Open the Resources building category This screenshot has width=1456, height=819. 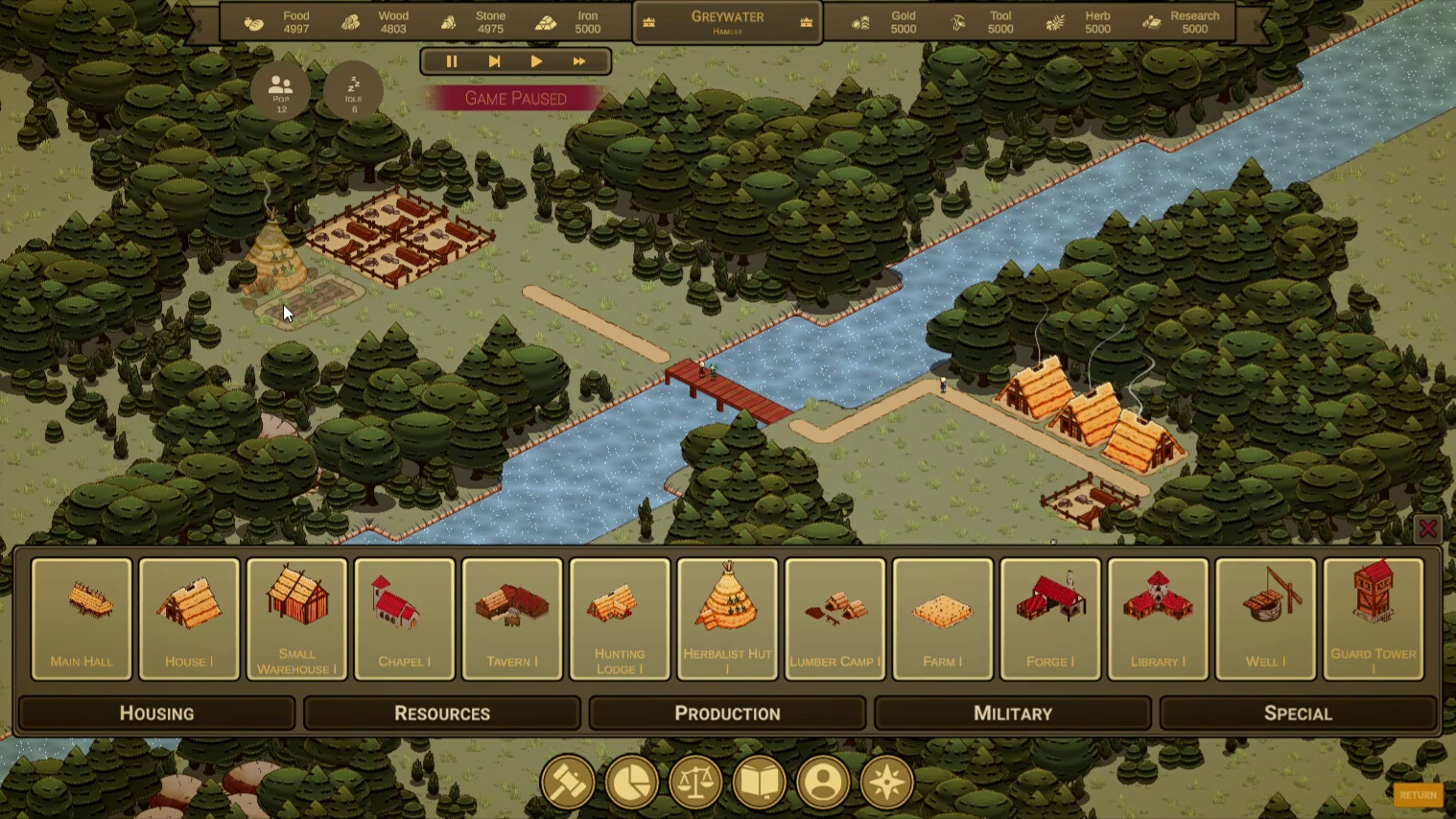pos(442,714)
